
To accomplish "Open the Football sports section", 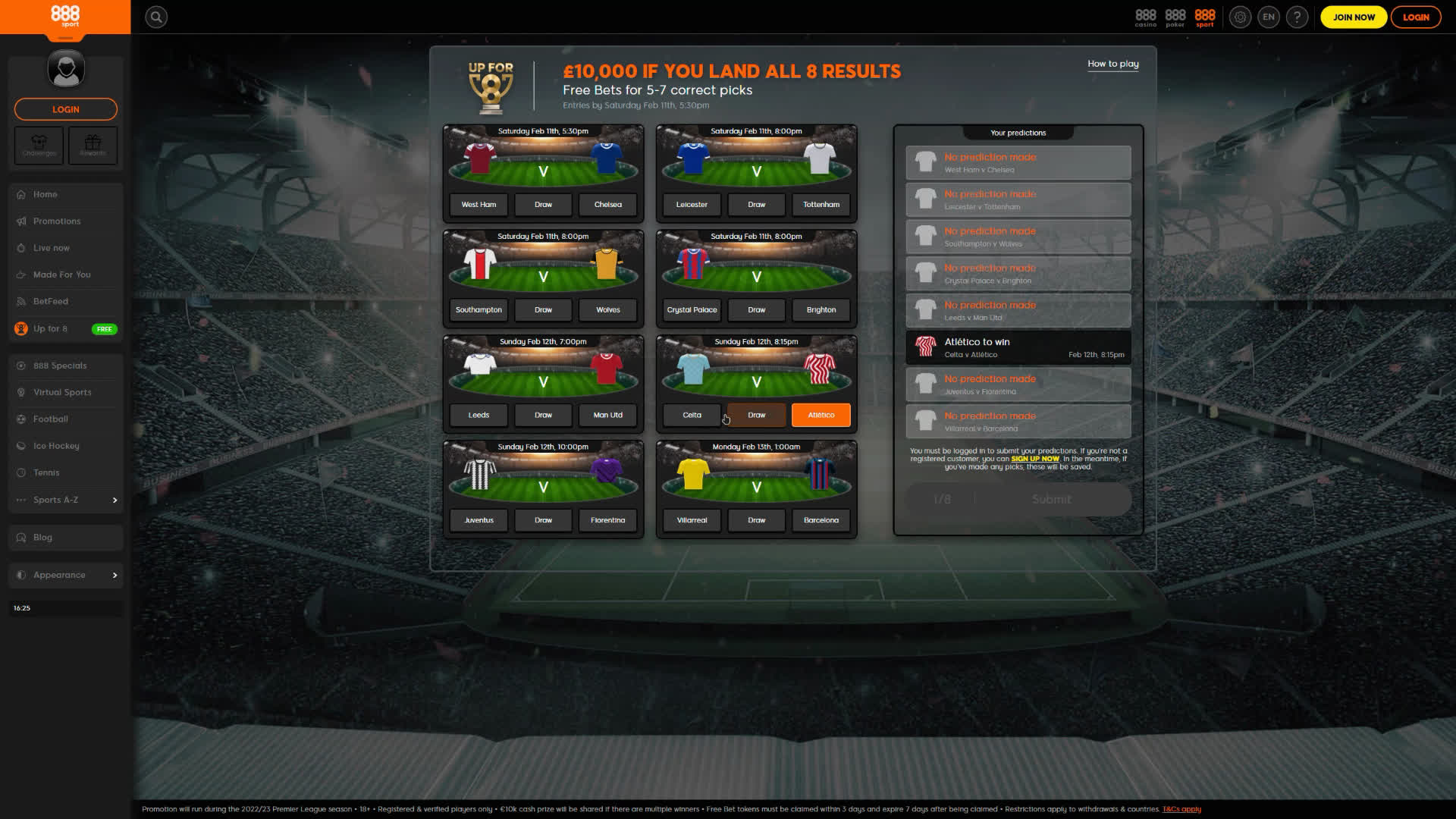I will point(51,419).
